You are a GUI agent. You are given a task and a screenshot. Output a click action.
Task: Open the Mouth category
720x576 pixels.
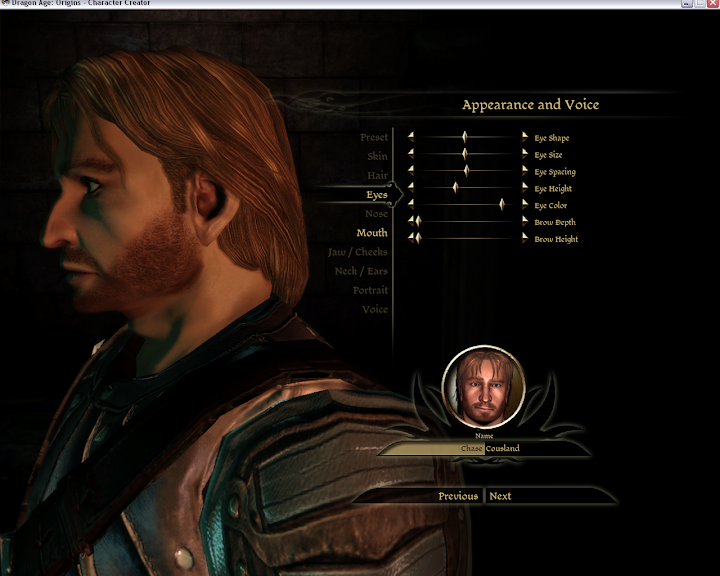click(x=371, y=233)
